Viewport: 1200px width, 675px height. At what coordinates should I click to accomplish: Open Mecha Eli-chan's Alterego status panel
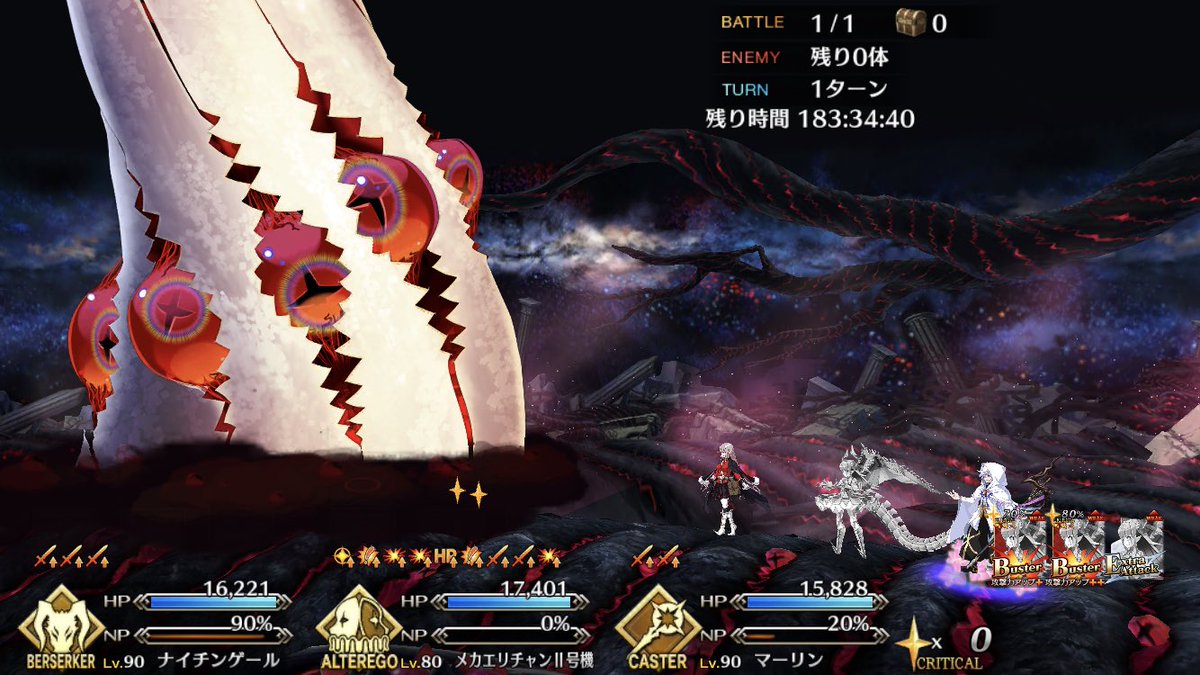pos(353,622)
